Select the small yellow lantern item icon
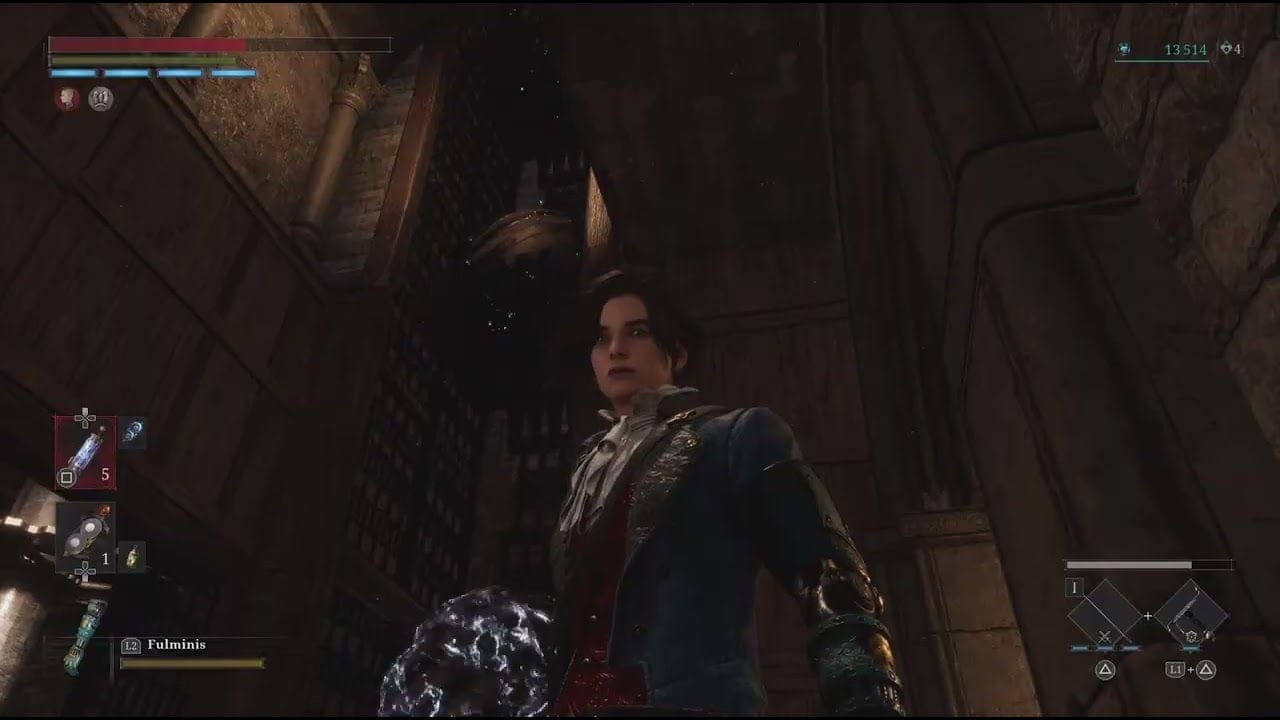 pyautogui.click(x=132, y=557)
